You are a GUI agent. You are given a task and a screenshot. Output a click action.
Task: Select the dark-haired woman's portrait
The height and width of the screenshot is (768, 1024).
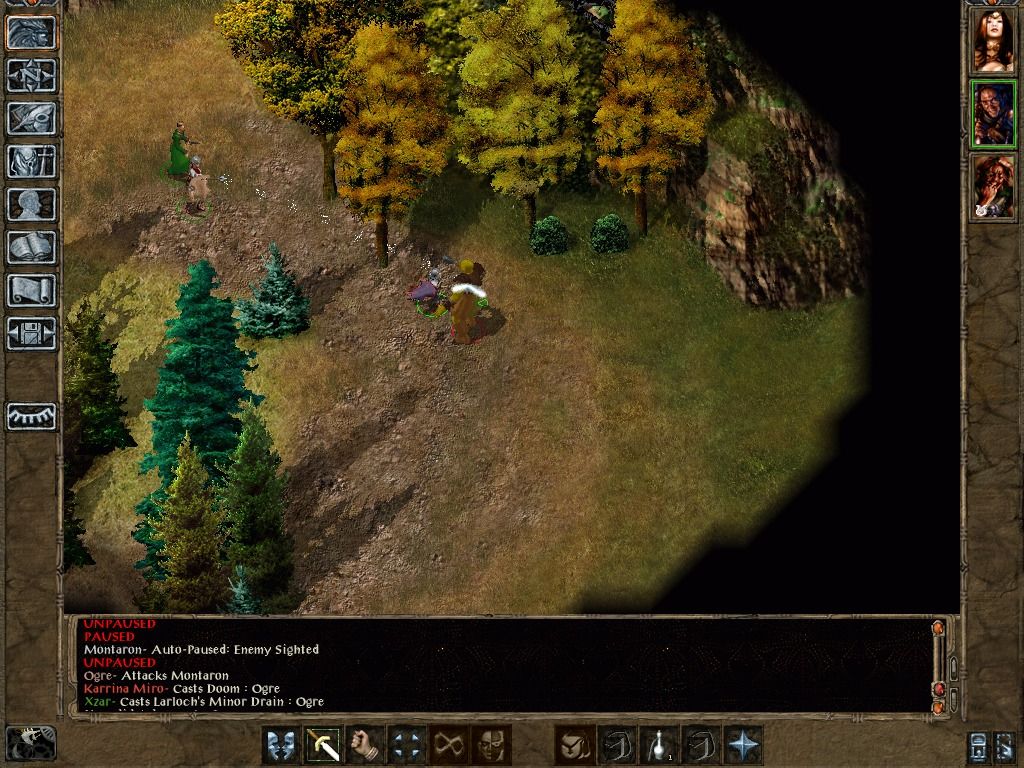pos(993,41)
